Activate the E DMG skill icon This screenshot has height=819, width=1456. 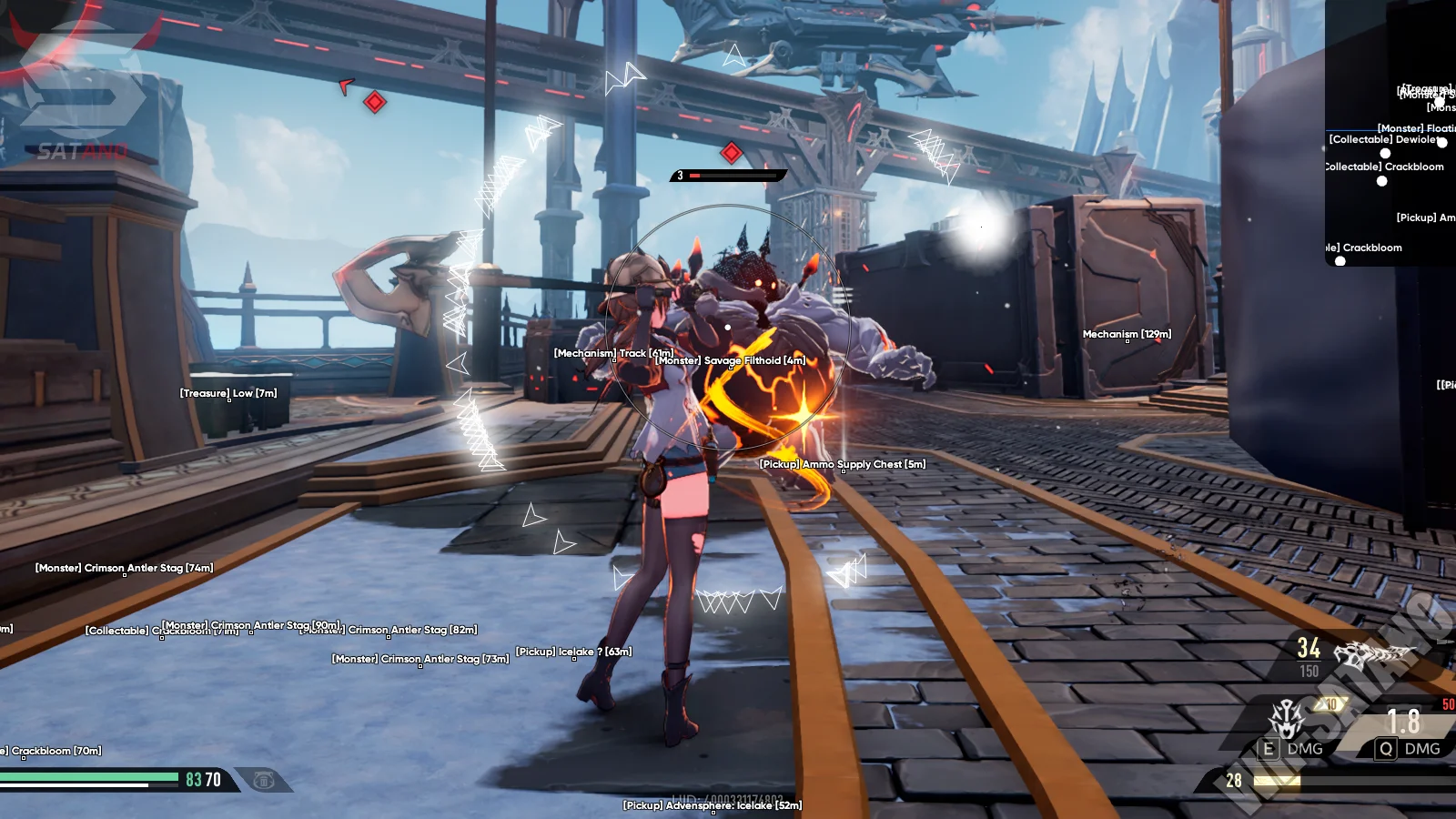[1269, 748]
